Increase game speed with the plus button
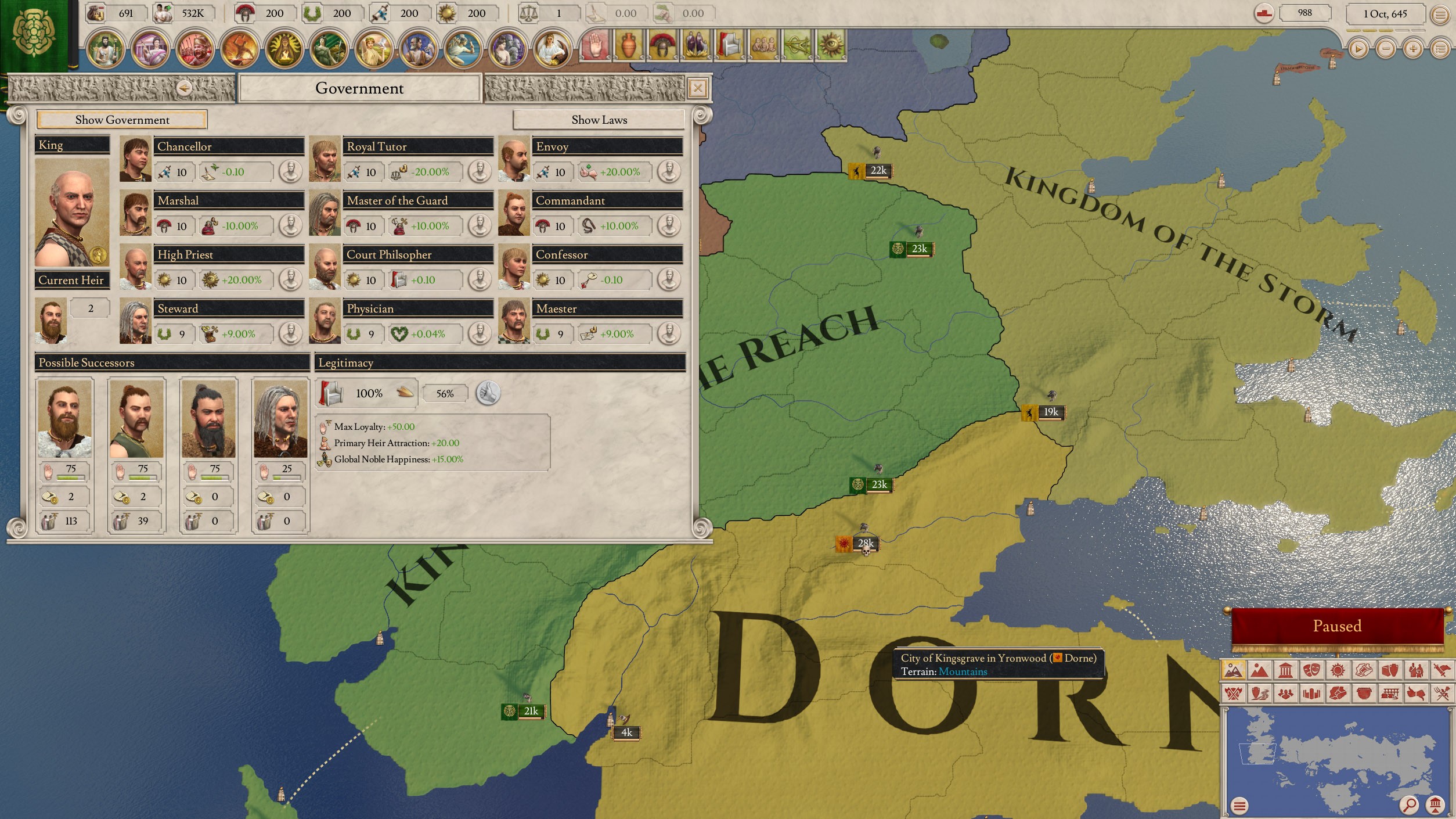This screenshot has width=1456, height=819. coord(1412,49)
